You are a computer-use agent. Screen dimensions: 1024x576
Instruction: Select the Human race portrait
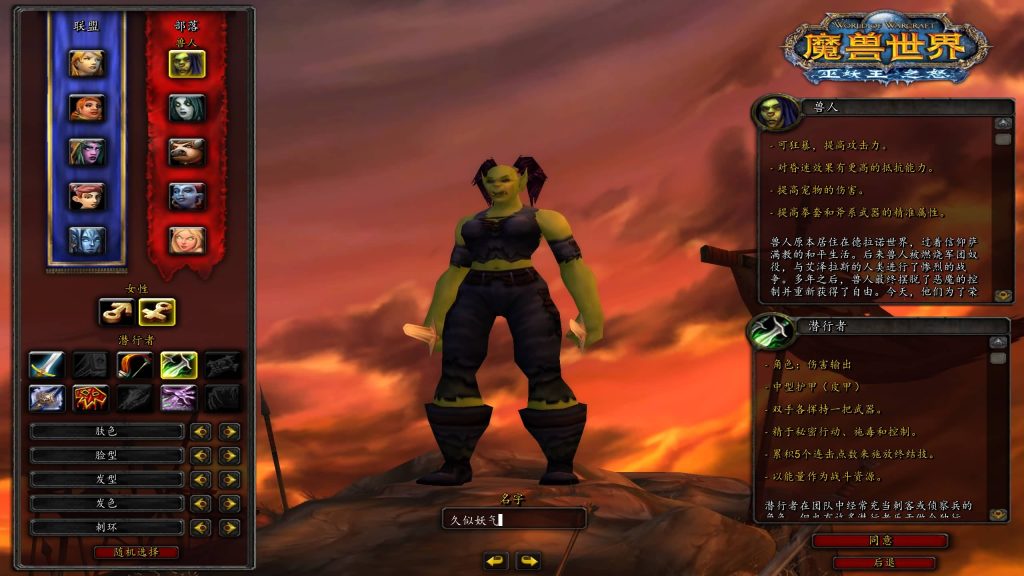(86, 63)
